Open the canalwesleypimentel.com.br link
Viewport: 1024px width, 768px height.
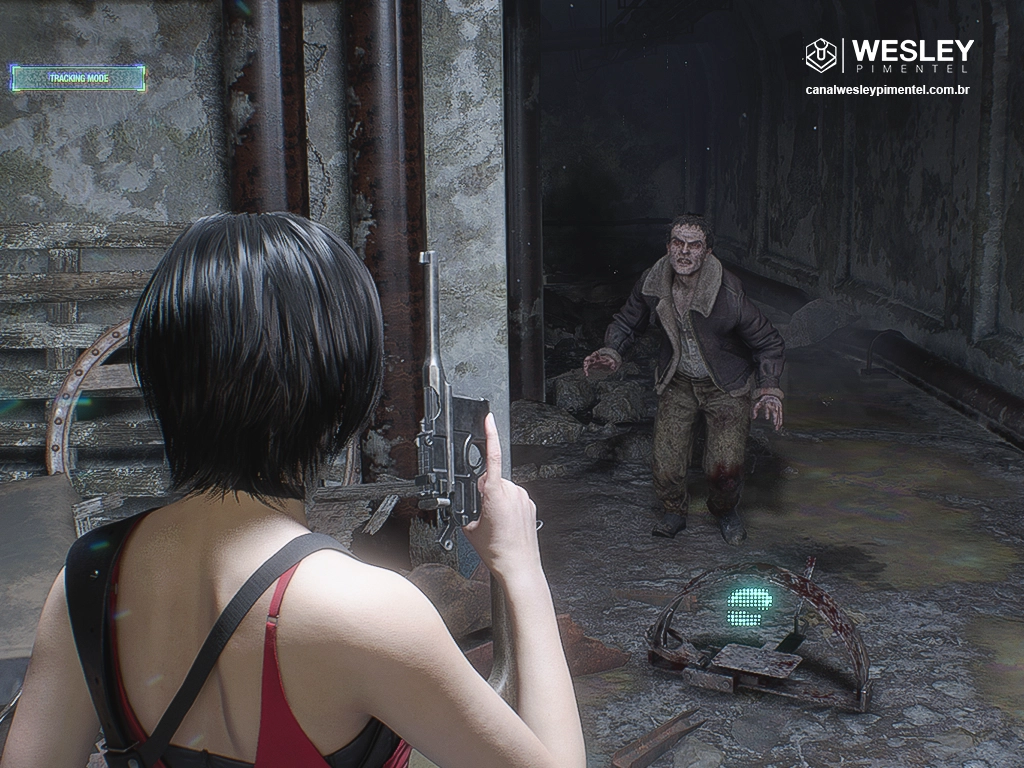tap(889, 90)
